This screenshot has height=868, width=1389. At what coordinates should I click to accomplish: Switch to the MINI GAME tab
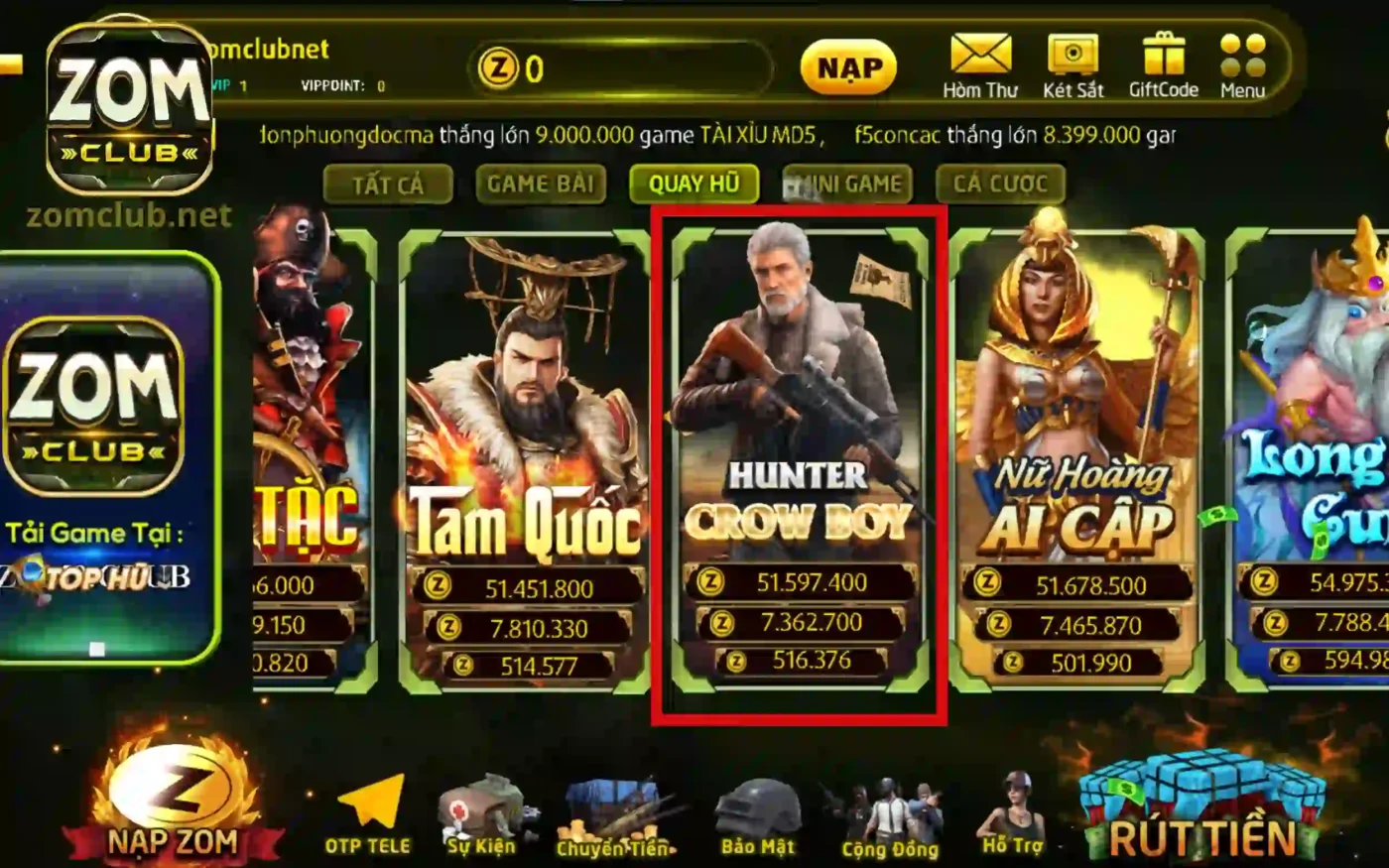tap(848, 184)
